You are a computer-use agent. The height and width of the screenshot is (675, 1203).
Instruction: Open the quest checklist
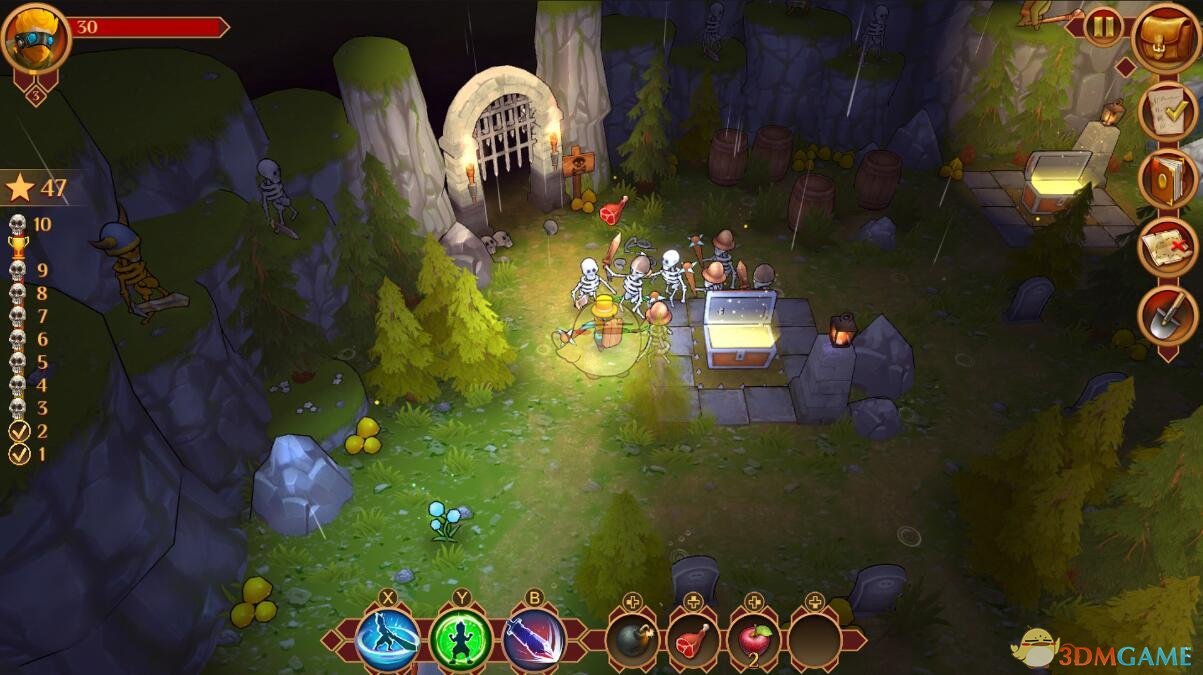click(x=1167, y=111)
